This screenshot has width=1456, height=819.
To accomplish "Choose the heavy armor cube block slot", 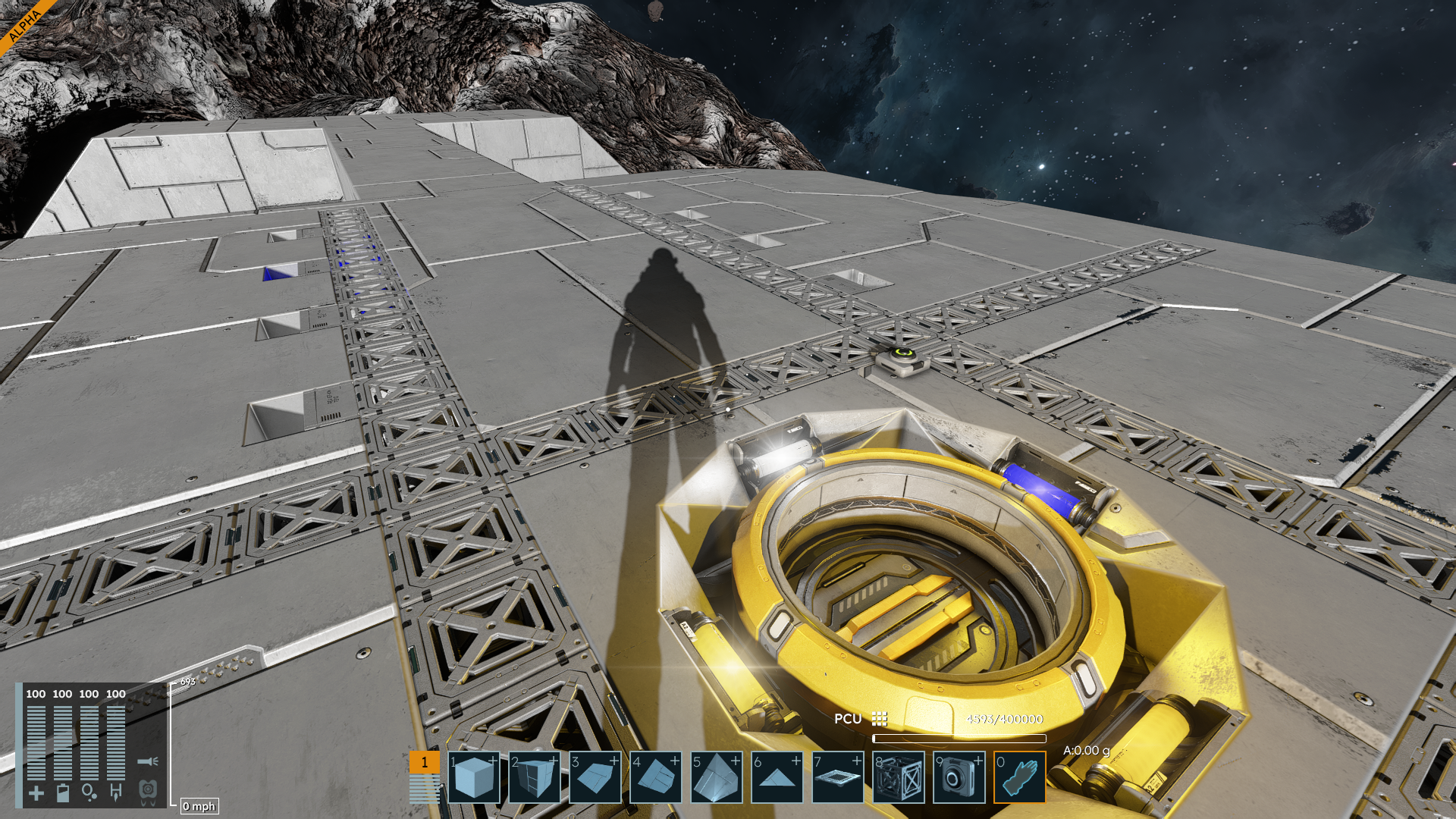I will (535, 777).
